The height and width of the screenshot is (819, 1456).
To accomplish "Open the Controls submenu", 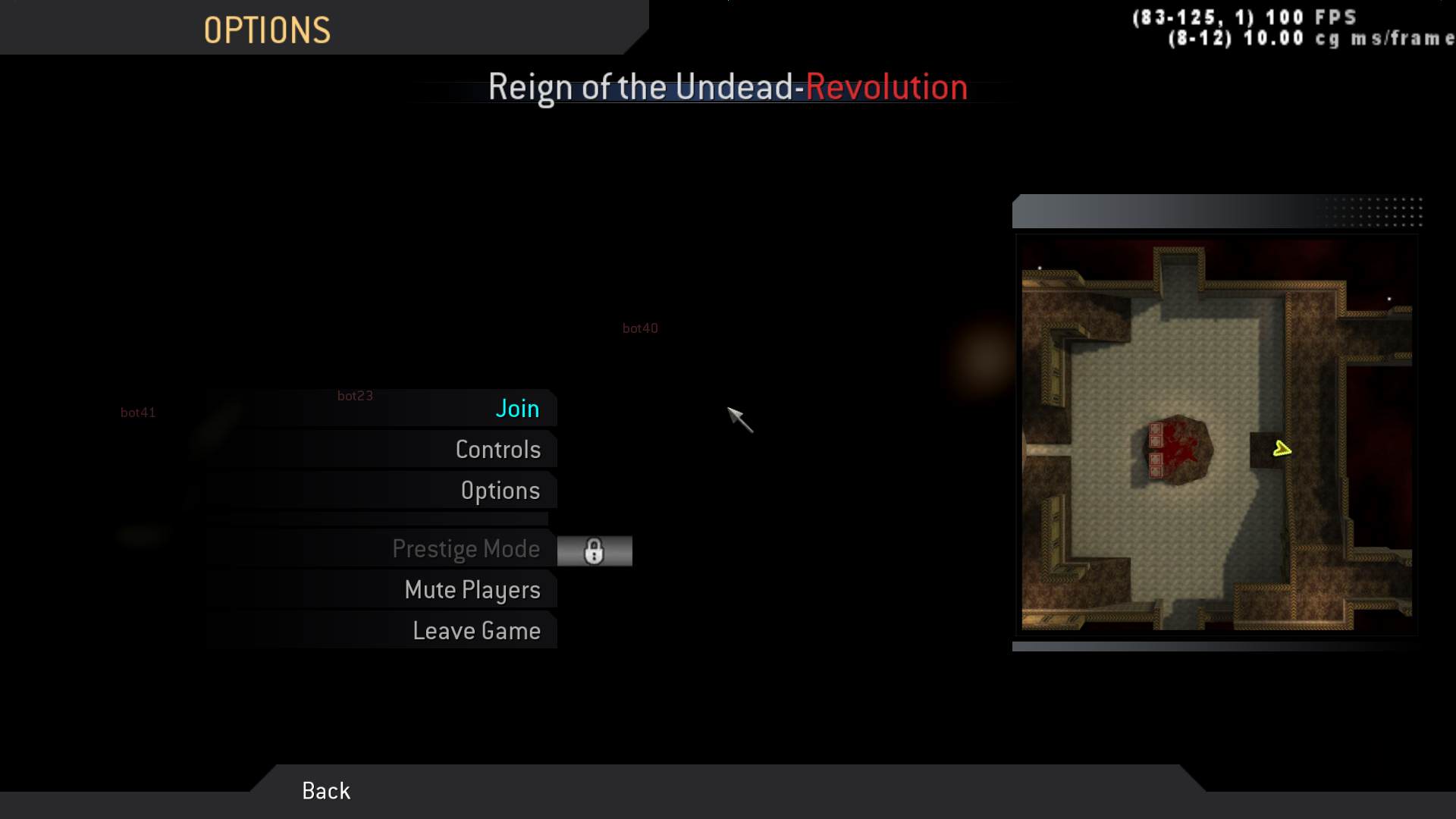I will (x=498, y=449).
